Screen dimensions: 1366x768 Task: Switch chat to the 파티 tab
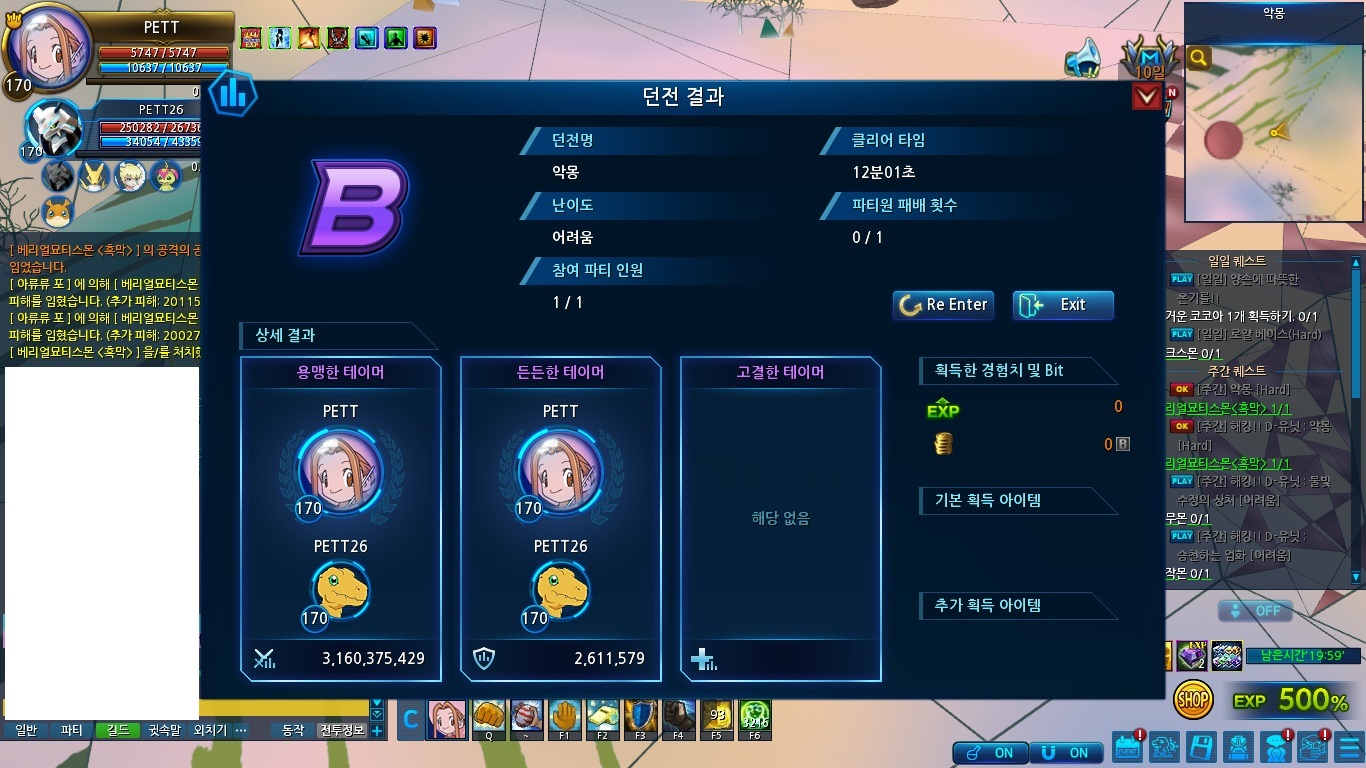click(71, 730)
